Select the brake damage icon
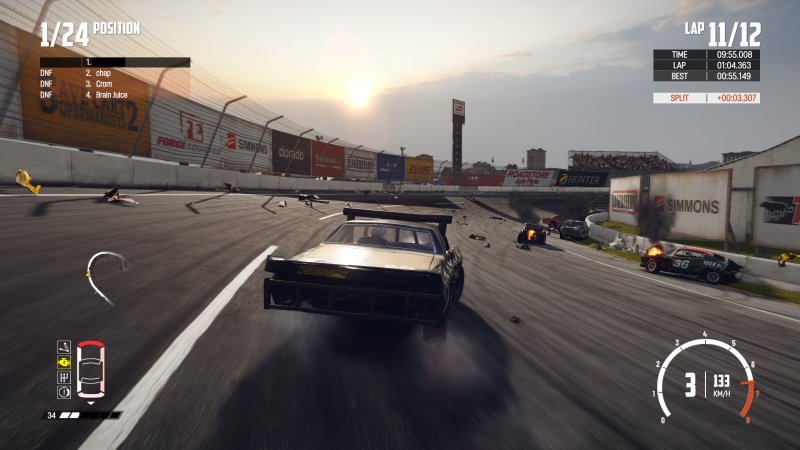Screen dimensions: 800x450 click(64, 392)
